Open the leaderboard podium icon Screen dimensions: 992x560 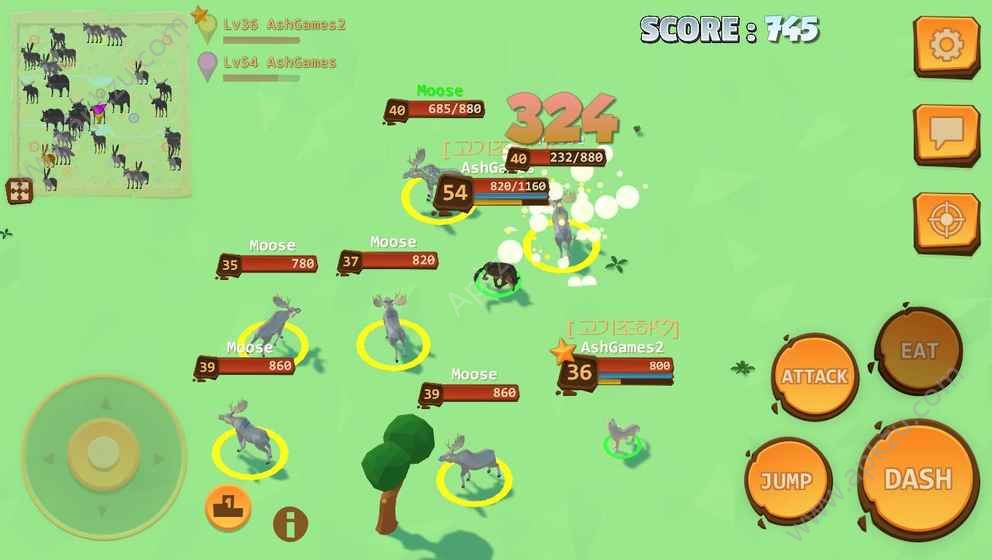pos(227,505)
